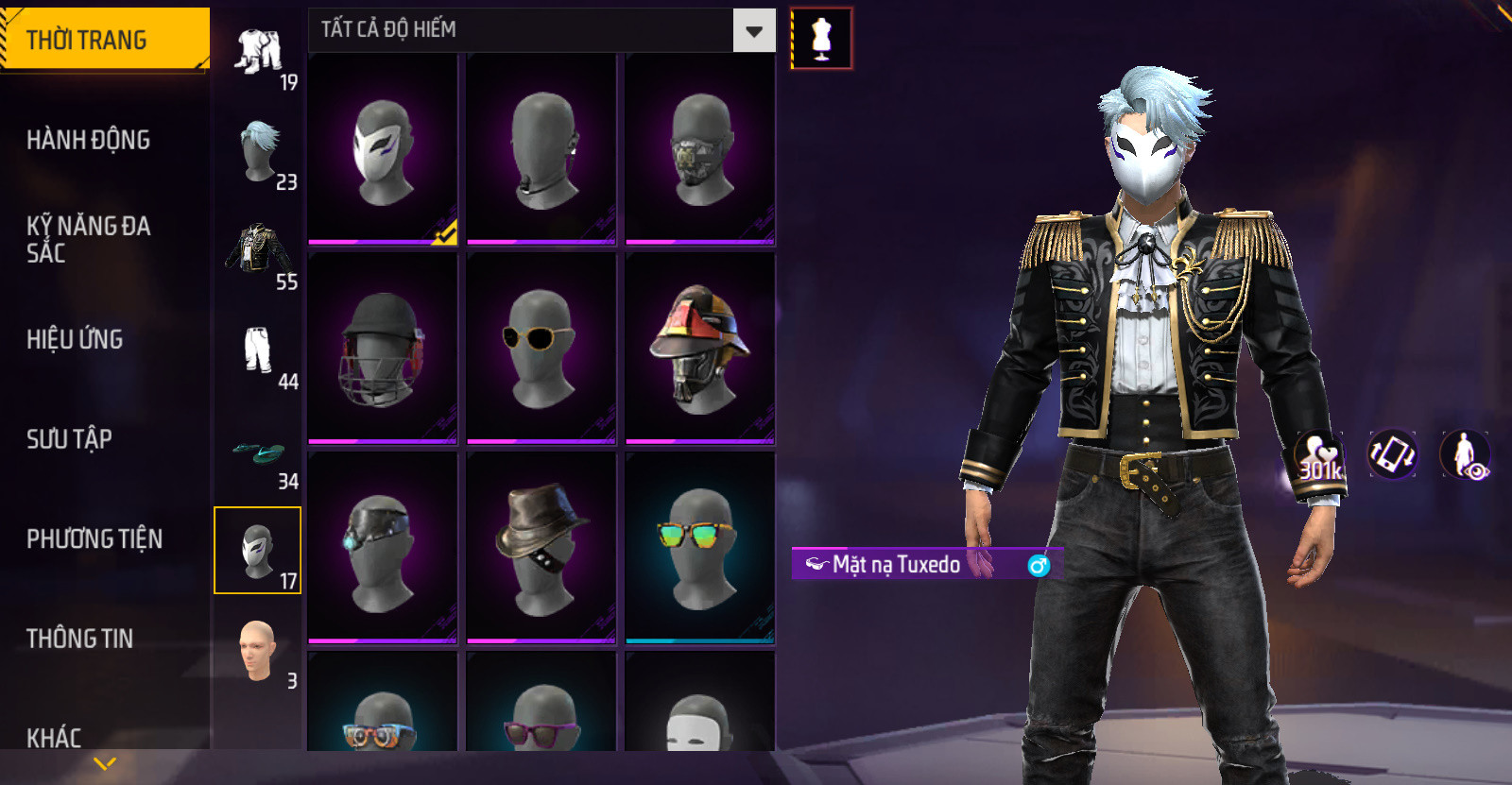Image resolution: width=1512 pixels, height=785 pixels.
Task: Click the character rotate view button
Action: point(1392,454)
